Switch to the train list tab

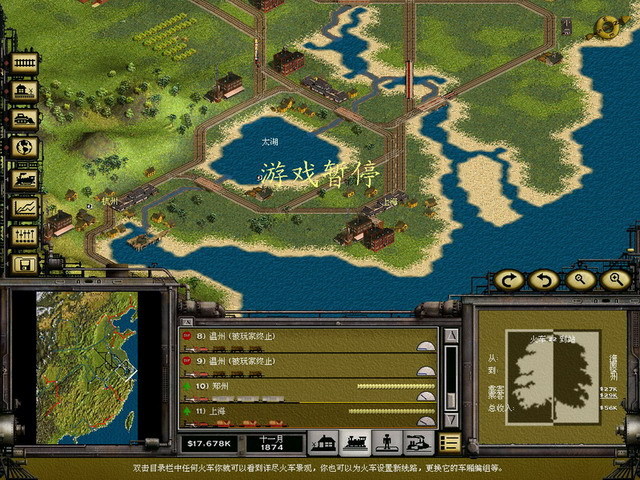[x=357, y=441]
